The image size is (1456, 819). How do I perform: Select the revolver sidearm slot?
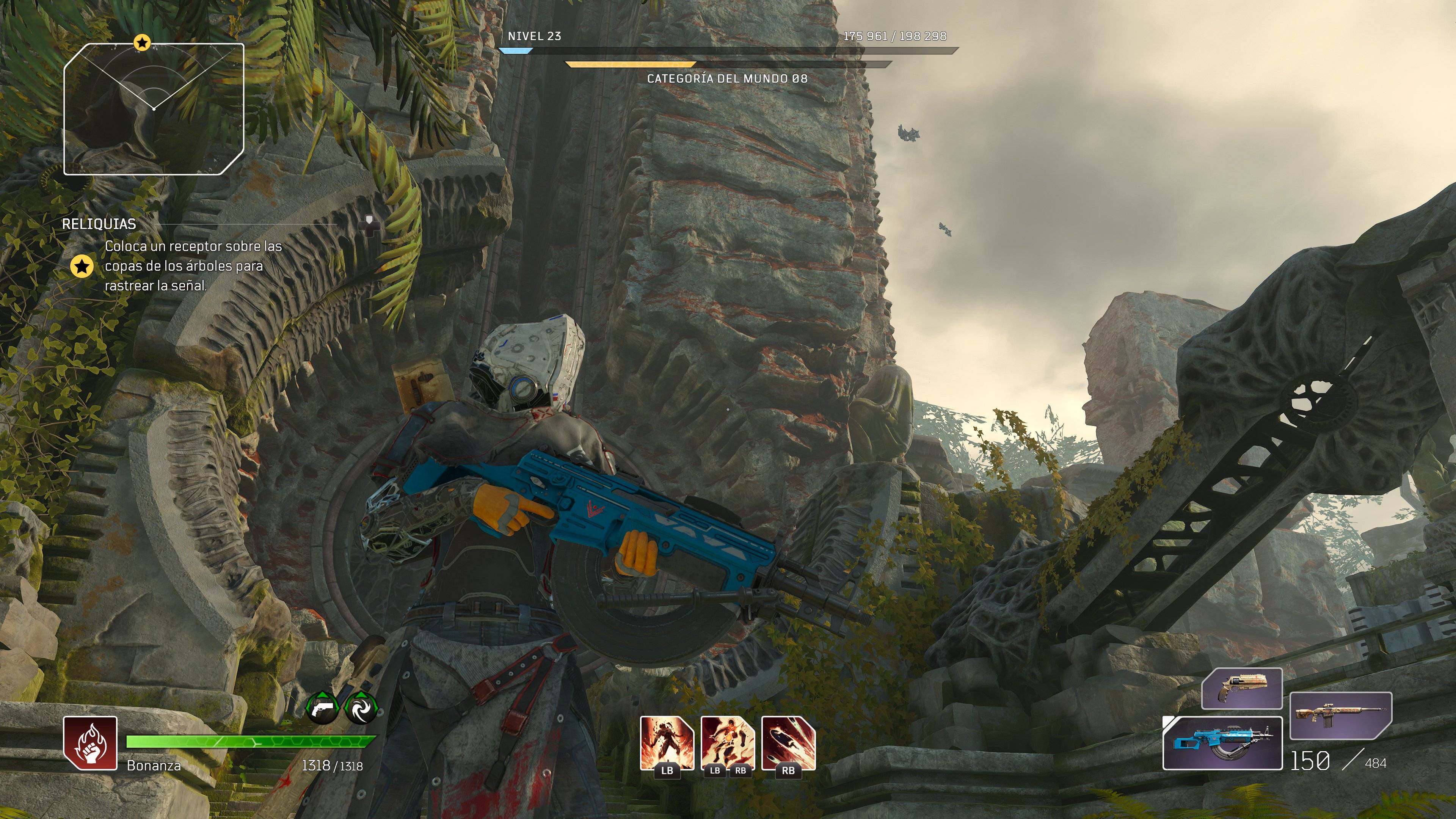(1241, 688)
